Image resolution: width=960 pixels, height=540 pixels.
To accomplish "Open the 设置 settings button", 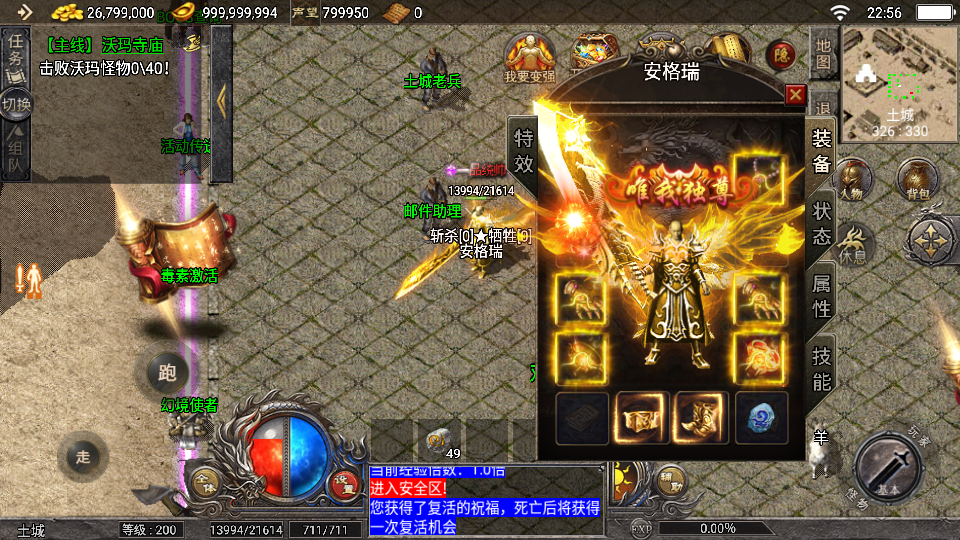I will click(x=345, y=482).
